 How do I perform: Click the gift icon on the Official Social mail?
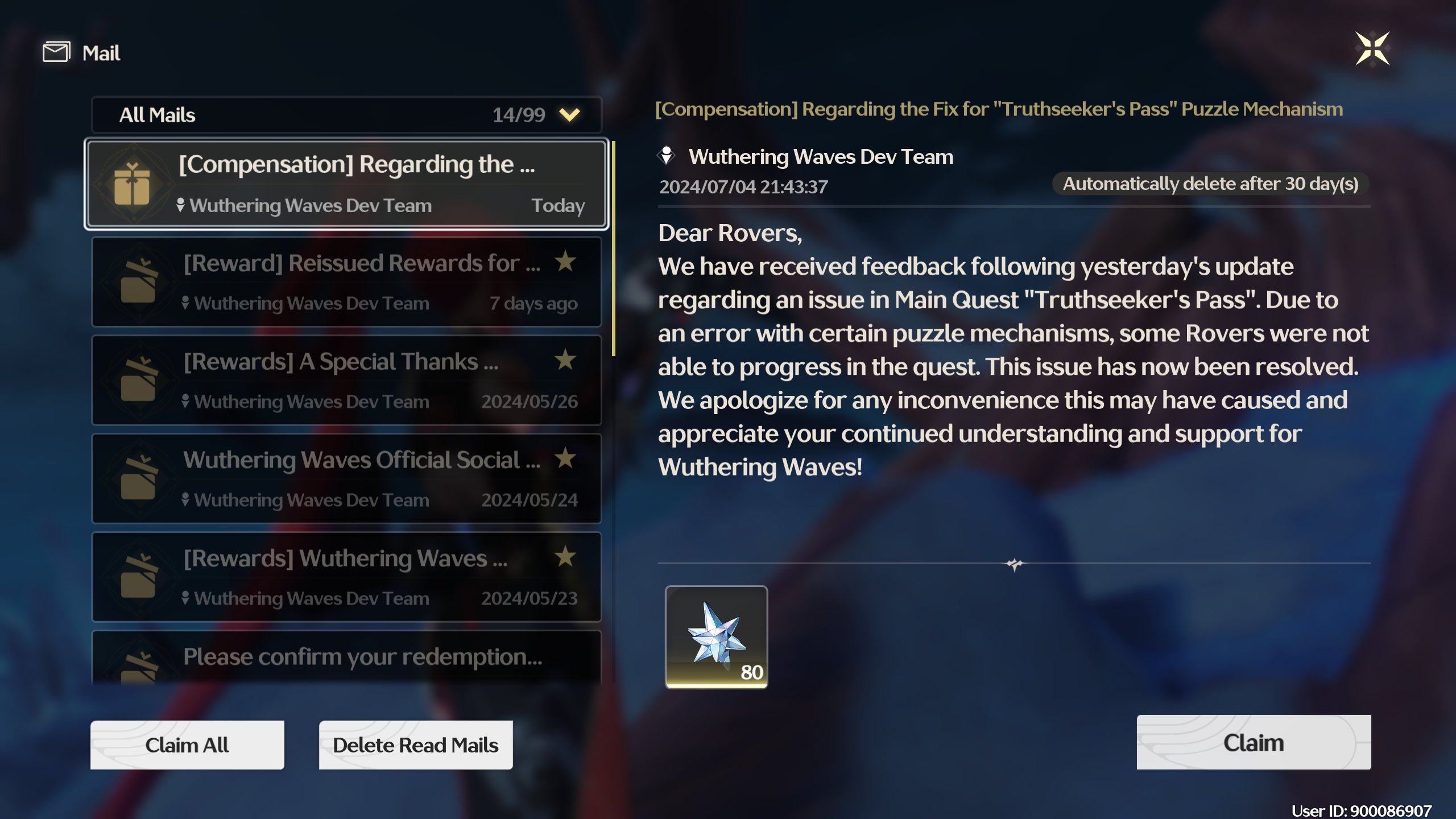click(137, 478)
